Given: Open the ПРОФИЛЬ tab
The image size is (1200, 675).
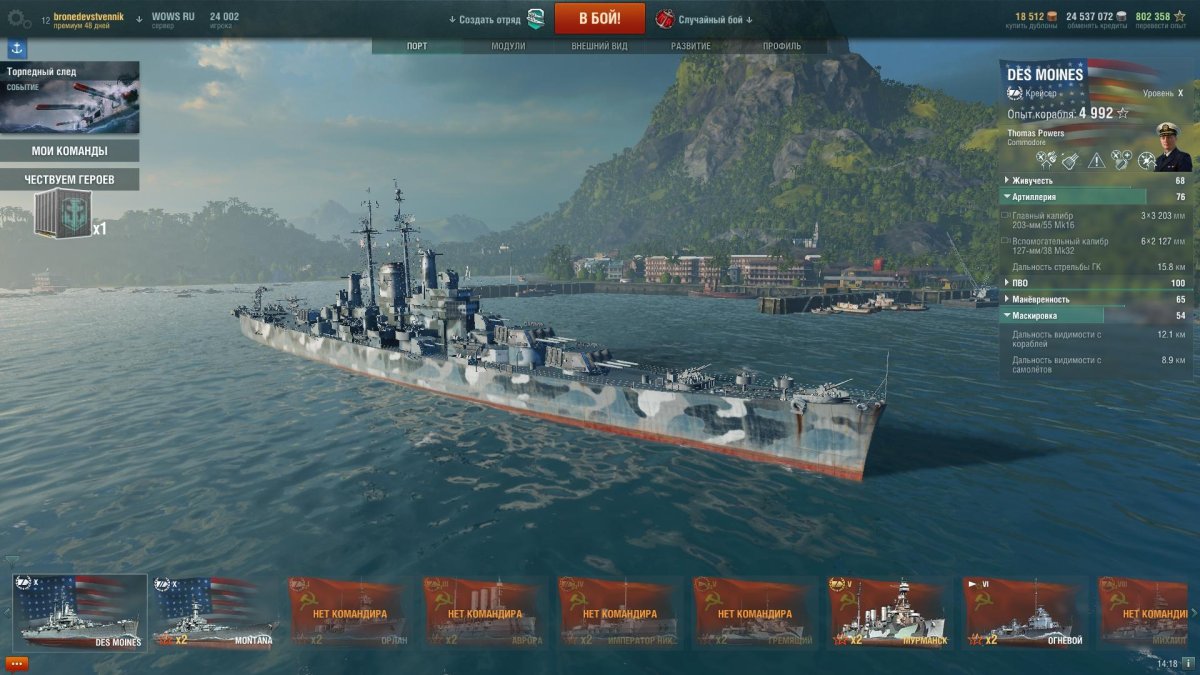Looking at the screenshot, I should point(781,46).
